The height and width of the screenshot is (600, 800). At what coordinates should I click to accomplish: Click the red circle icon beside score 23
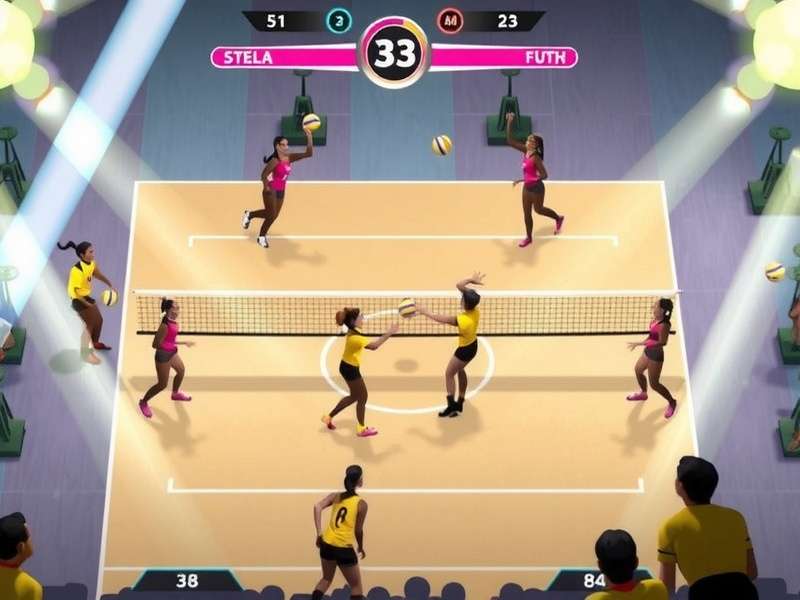(449, 21)
